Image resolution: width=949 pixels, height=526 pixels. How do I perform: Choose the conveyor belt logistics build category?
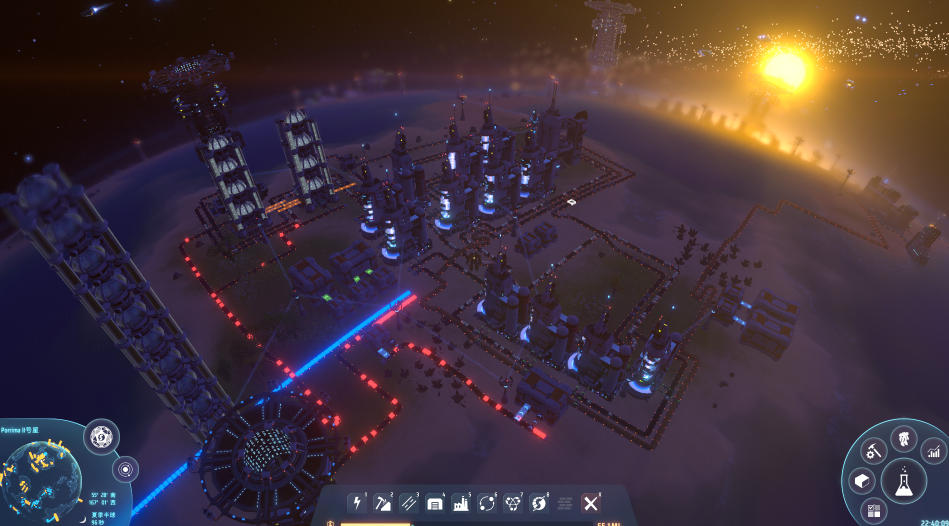(x=409, y=503)
